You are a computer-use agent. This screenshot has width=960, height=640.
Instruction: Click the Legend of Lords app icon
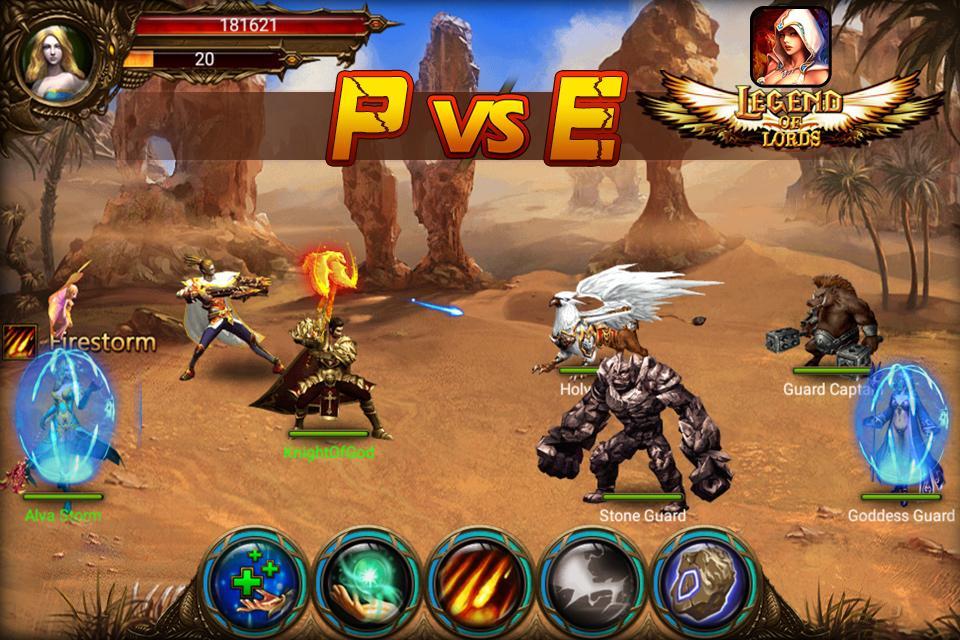(x=790, y=45)
